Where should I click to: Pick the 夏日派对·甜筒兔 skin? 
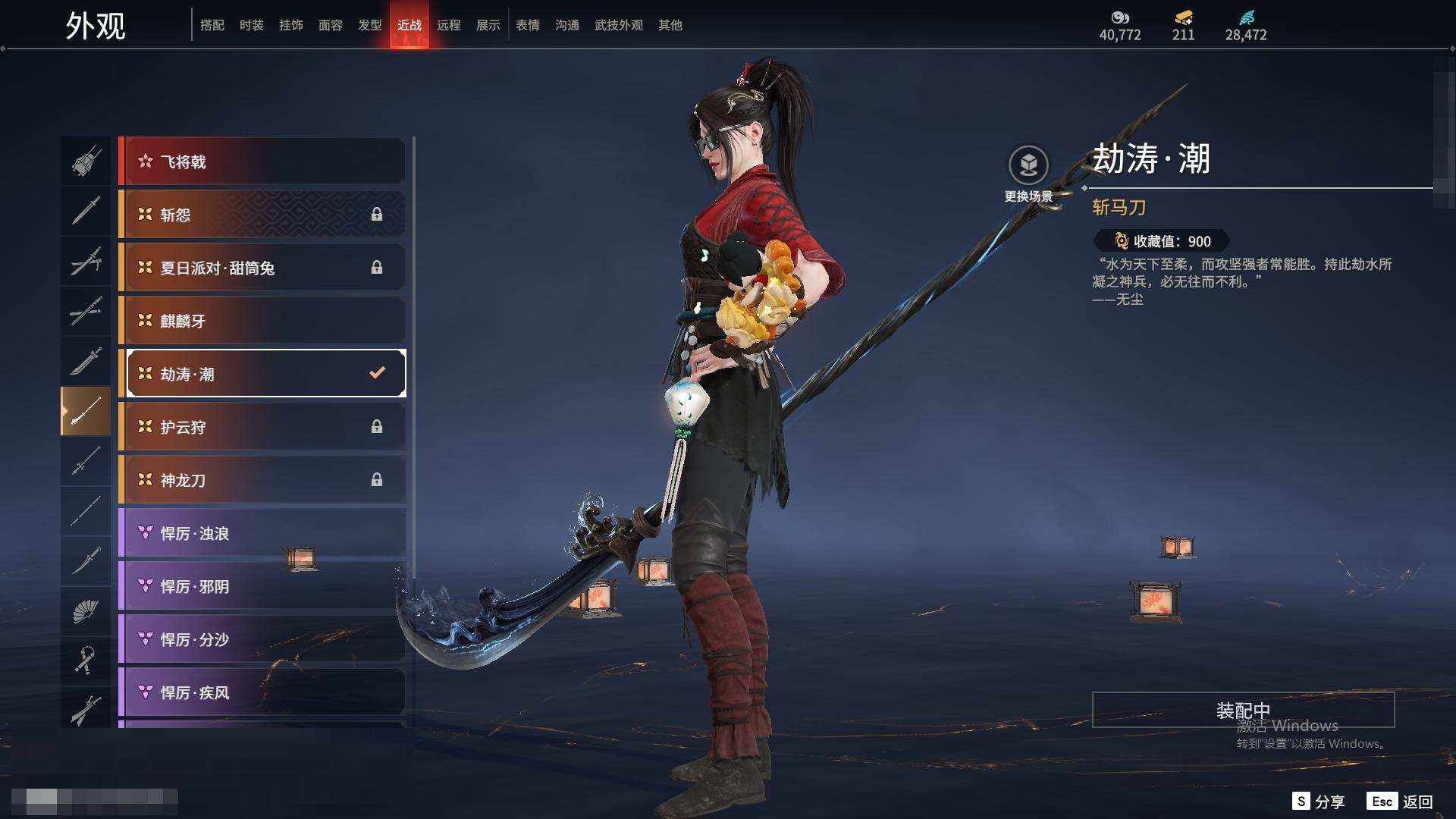coord(262,268)
